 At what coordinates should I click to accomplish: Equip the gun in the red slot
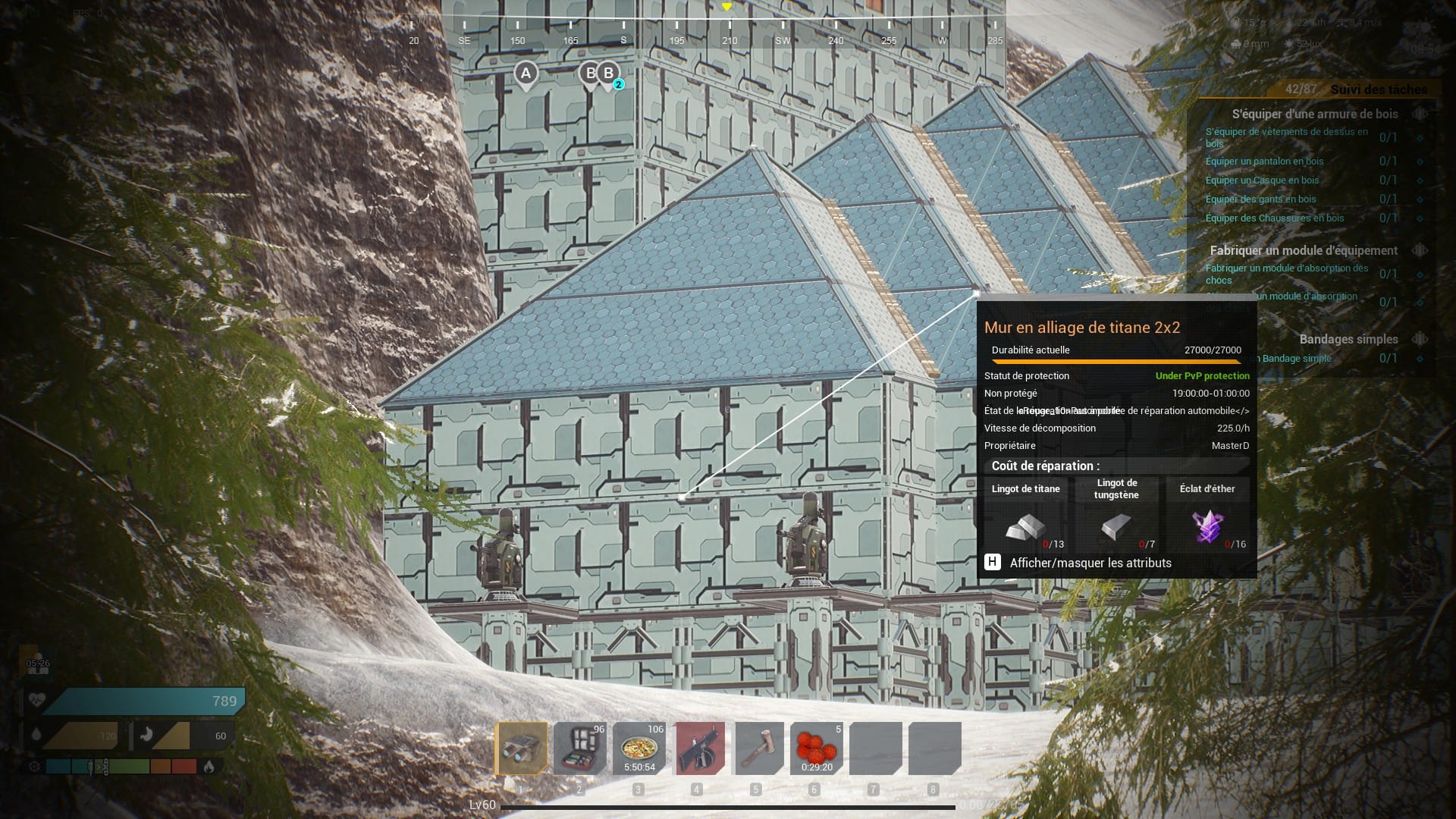699,748
